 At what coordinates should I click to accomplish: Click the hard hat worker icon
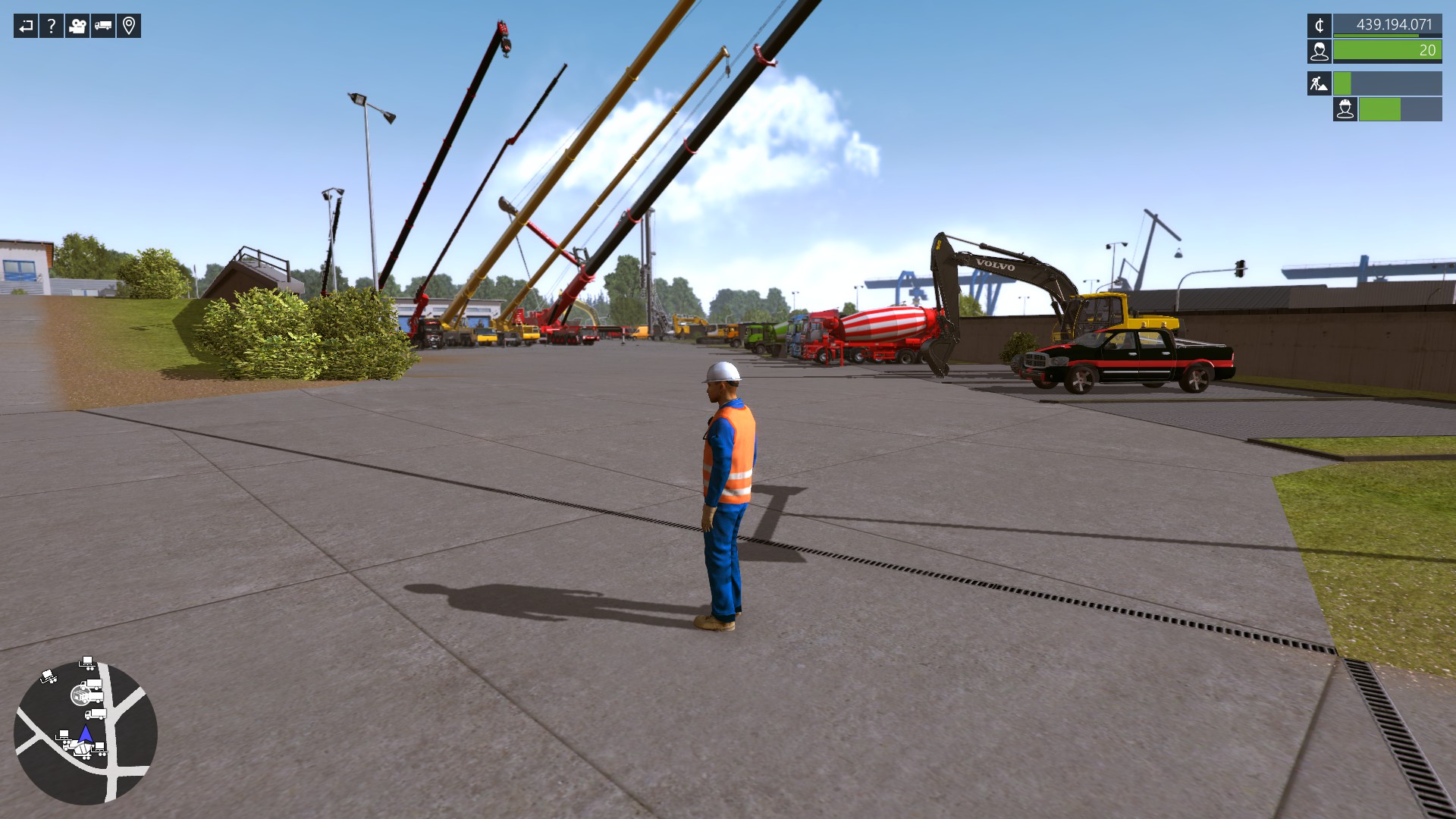pyautogui.click(x=1346, y=110)
